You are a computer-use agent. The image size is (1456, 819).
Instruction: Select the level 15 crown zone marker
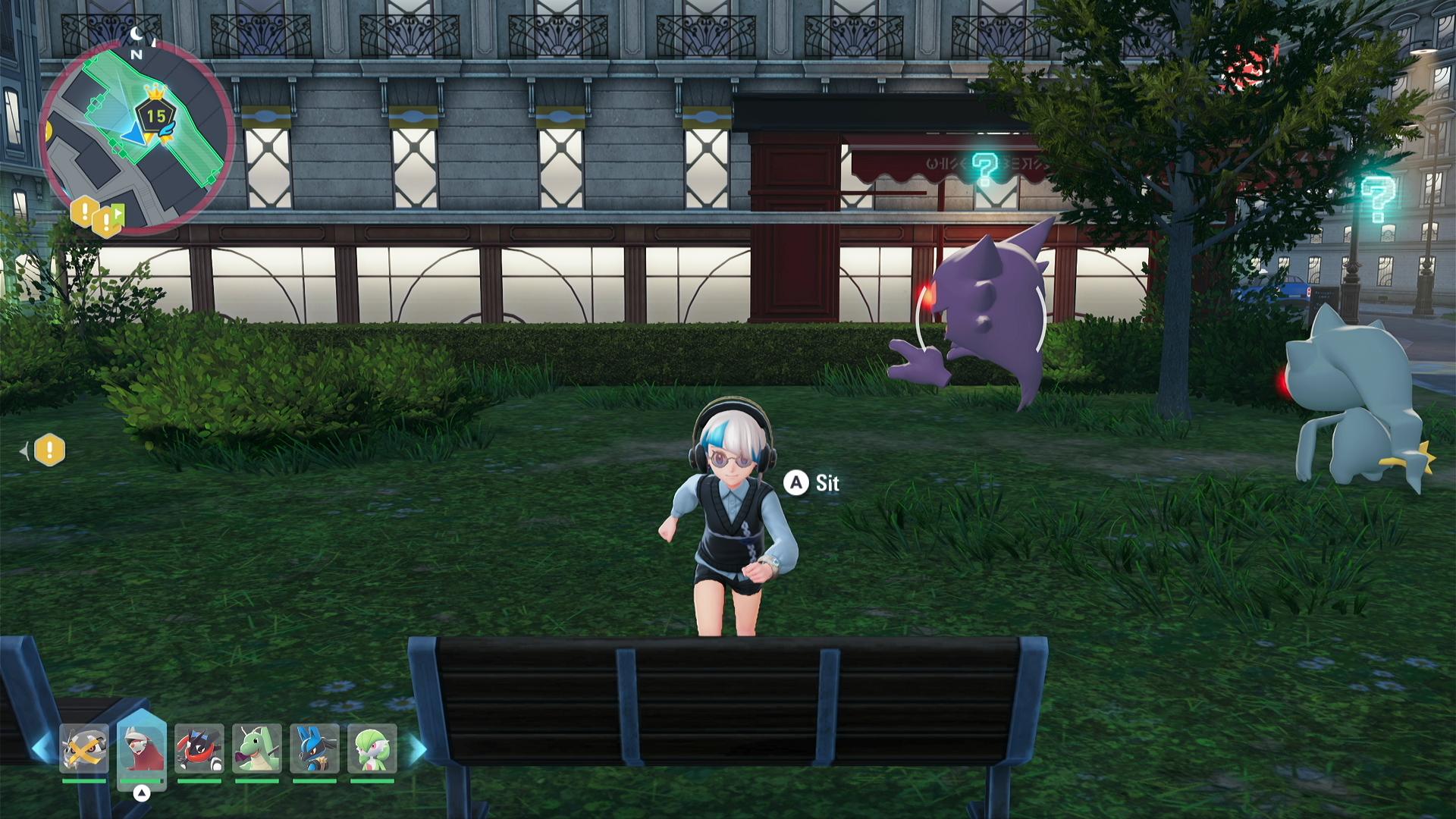[x=156, y=115]
